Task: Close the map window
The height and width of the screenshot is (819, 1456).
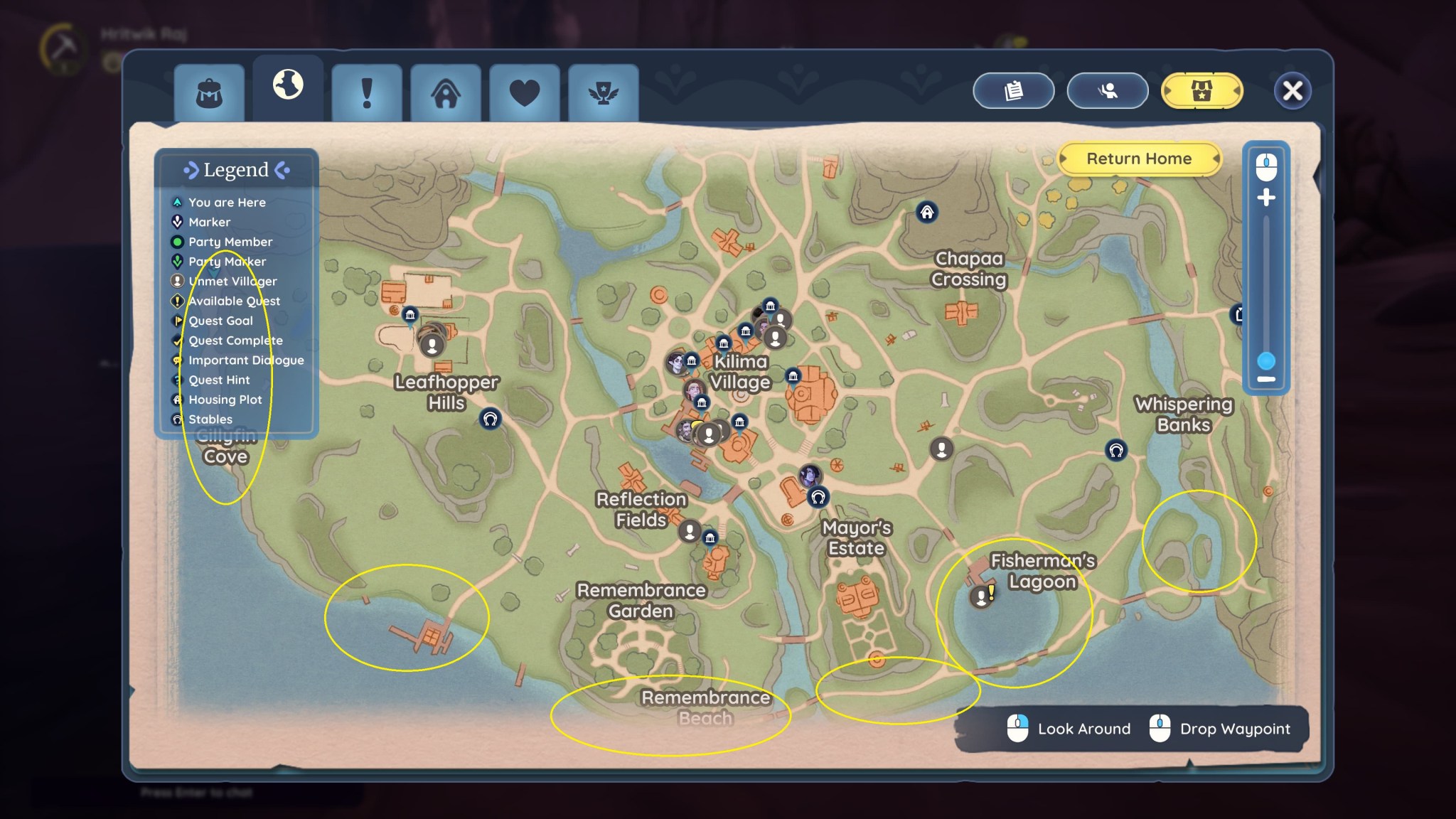Action: click(1292, 91)
